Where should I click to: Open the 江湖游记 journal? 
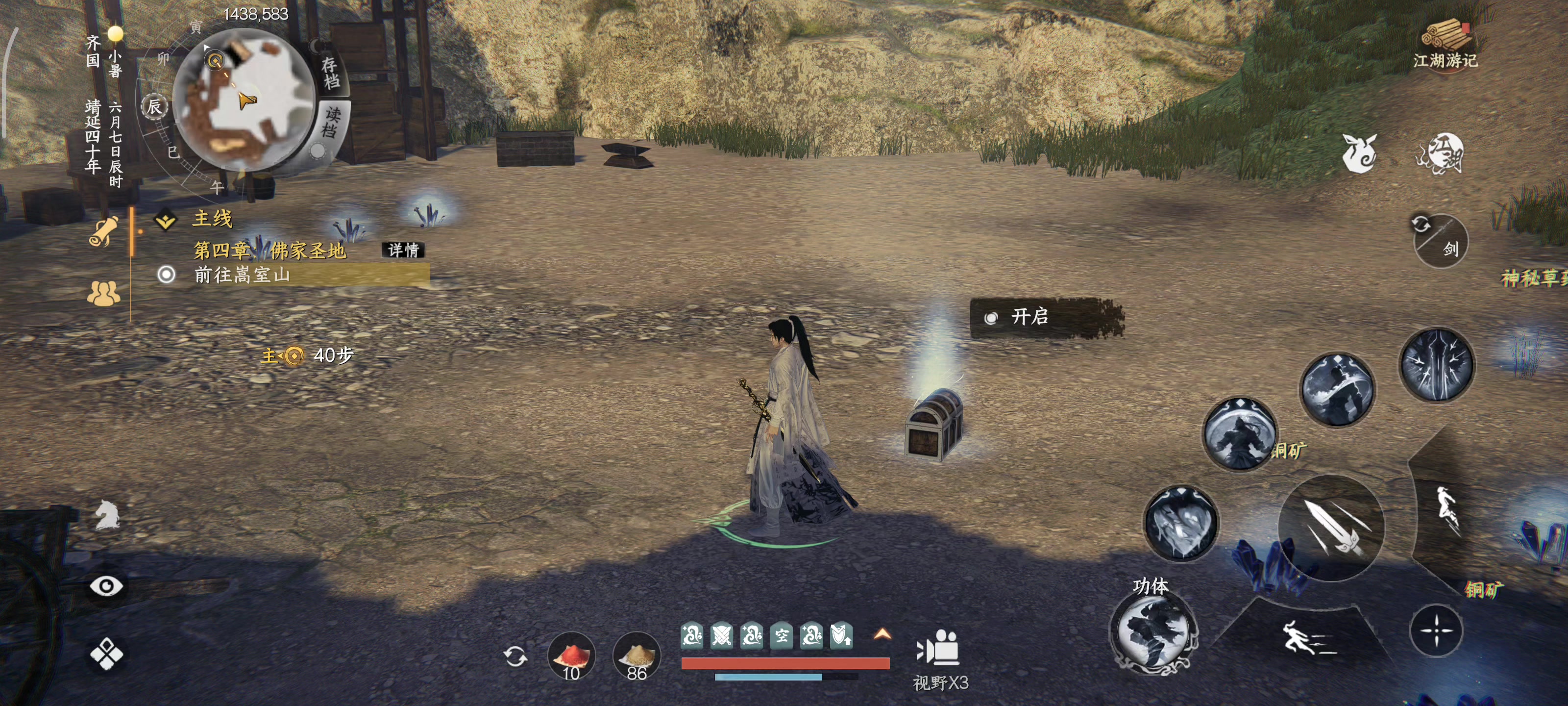tap(1445, 45)
